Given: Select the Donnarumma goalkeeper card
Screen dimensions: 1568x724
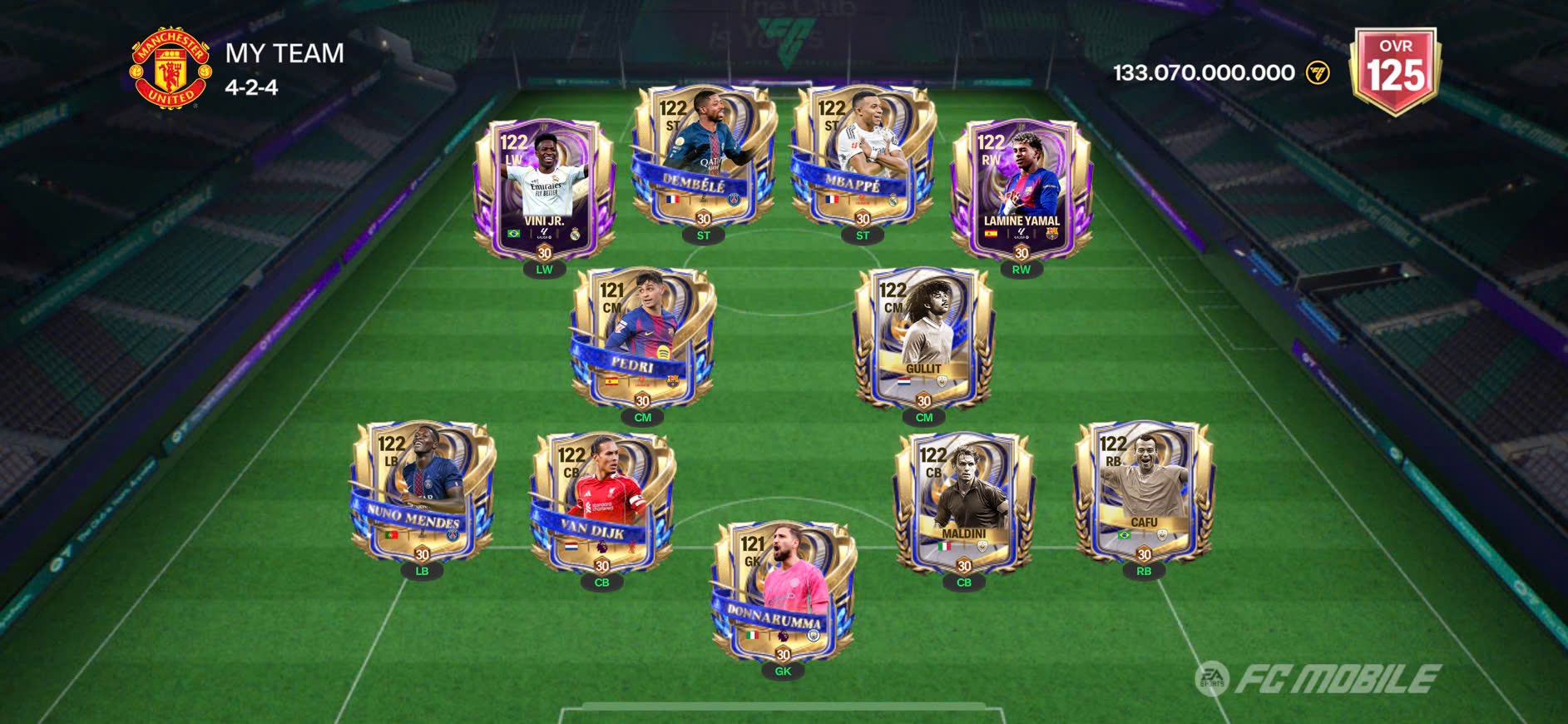Looking at the screenshot, I should point(783,593).
